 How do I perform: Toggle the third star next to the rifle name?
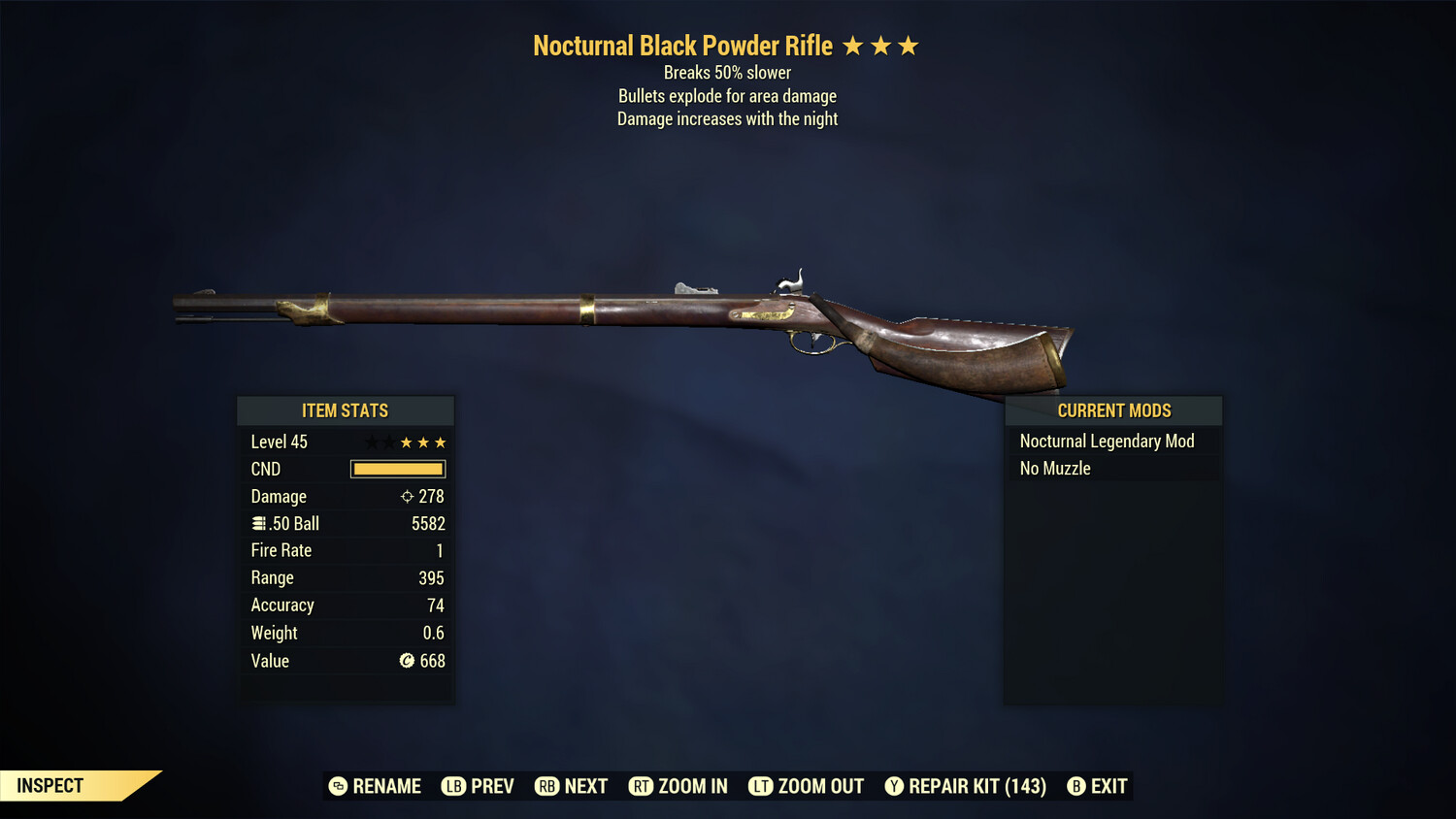point(910,44)
